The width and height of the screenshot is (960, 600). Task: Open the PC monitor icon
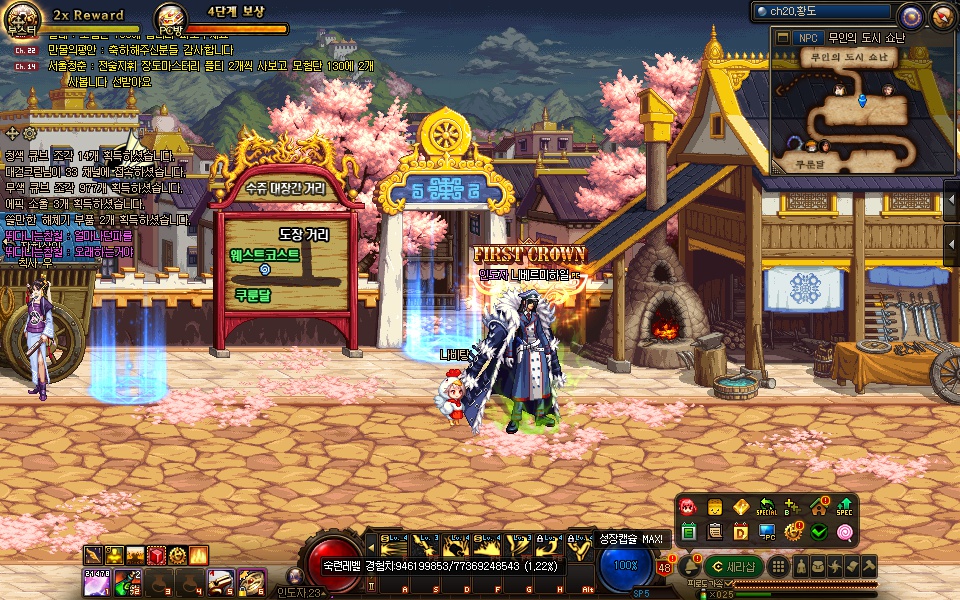(x=767, y=531)
